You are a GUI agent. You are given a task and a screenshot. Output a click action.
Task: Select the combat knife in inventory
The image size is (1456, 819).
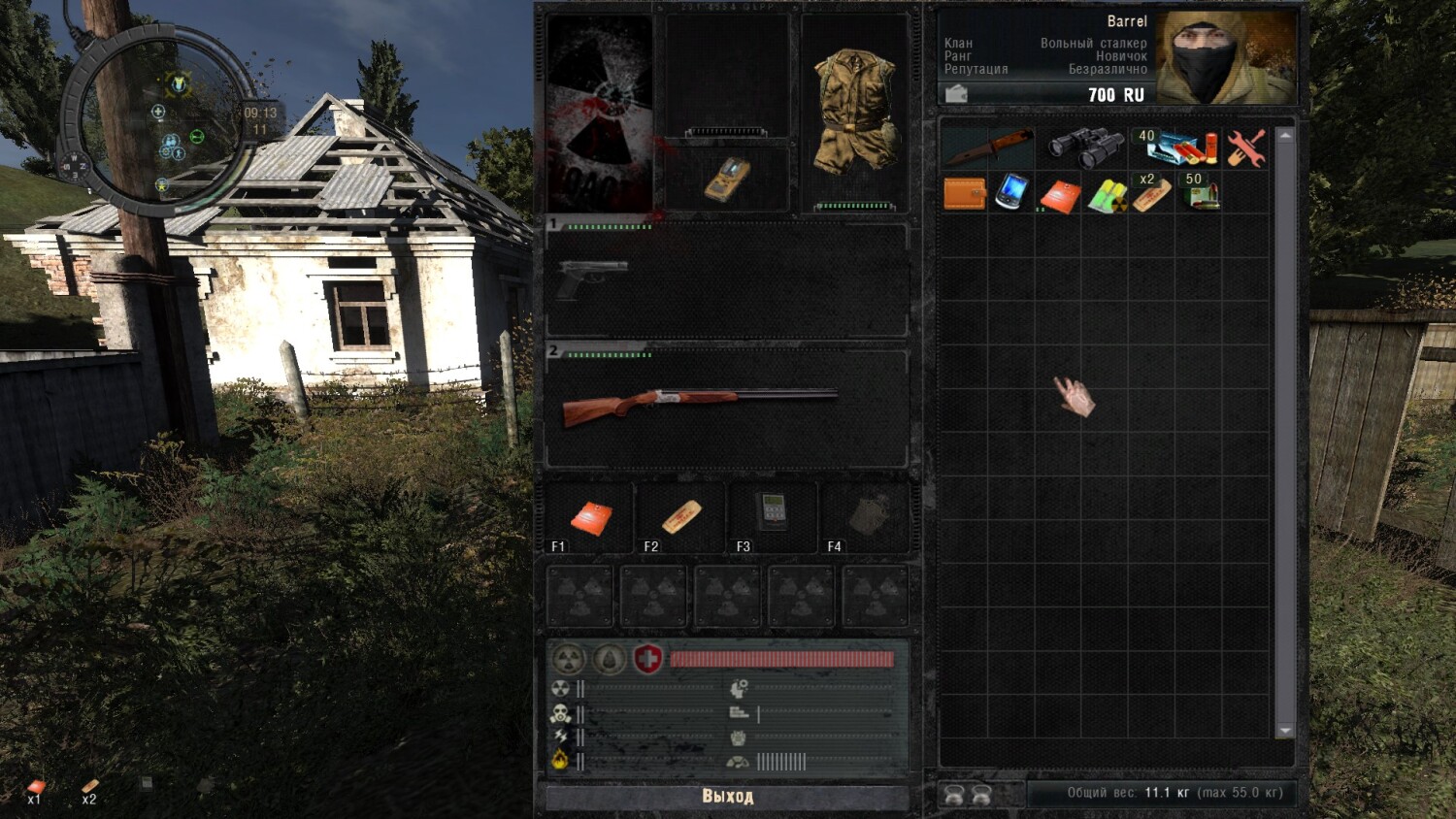pos(988,147)
